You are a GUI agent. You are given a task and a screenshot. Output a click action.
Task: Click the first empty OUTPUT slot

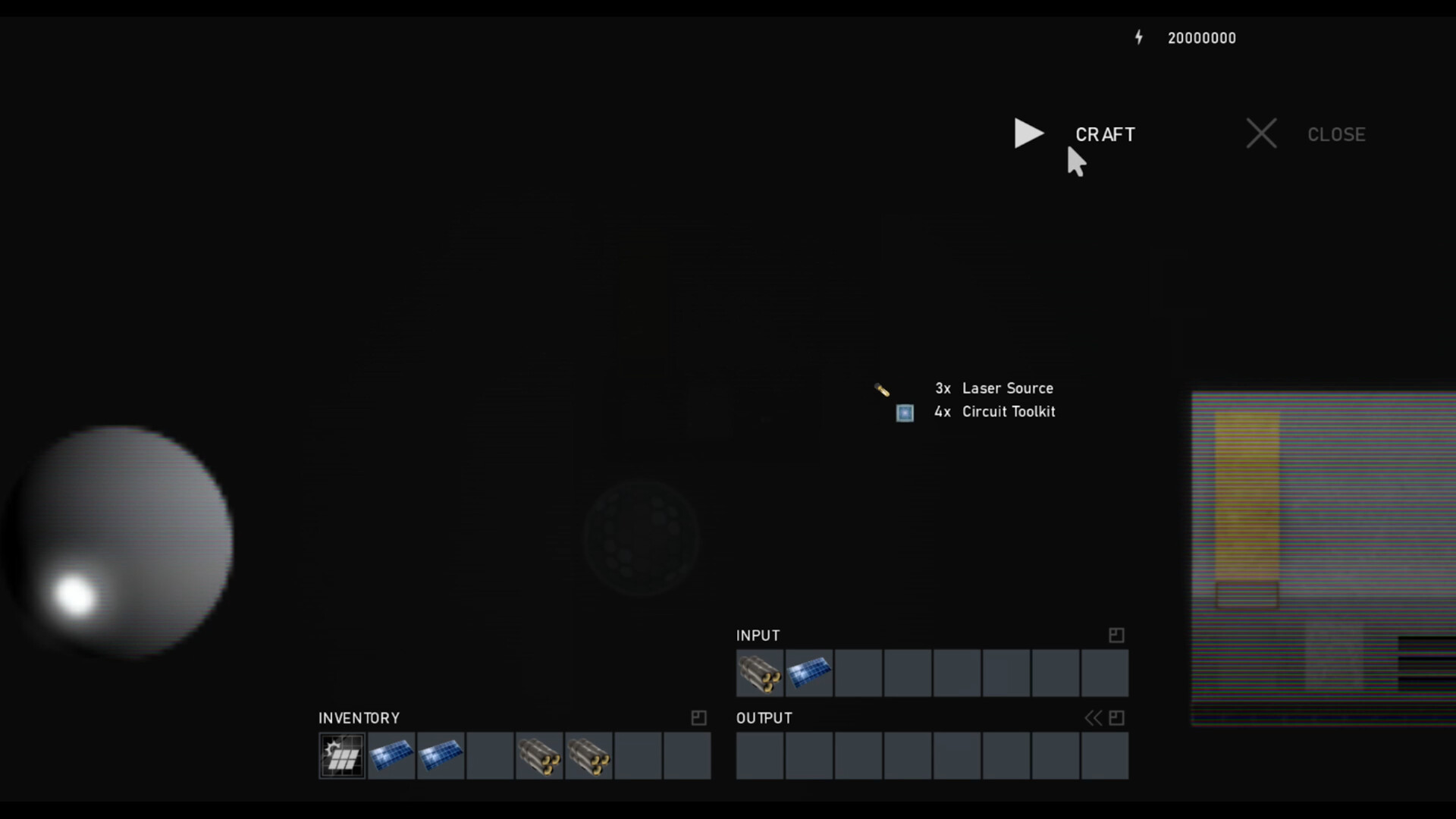click(x=760, y=756)
